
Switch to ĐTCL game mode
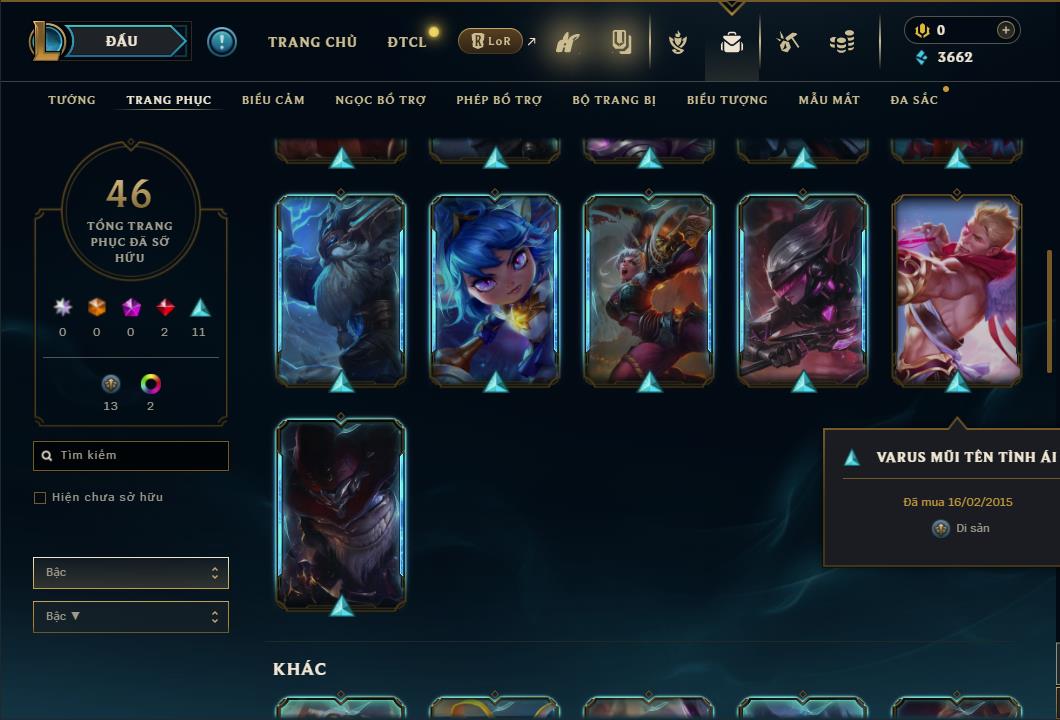click(x=407, y=42)
